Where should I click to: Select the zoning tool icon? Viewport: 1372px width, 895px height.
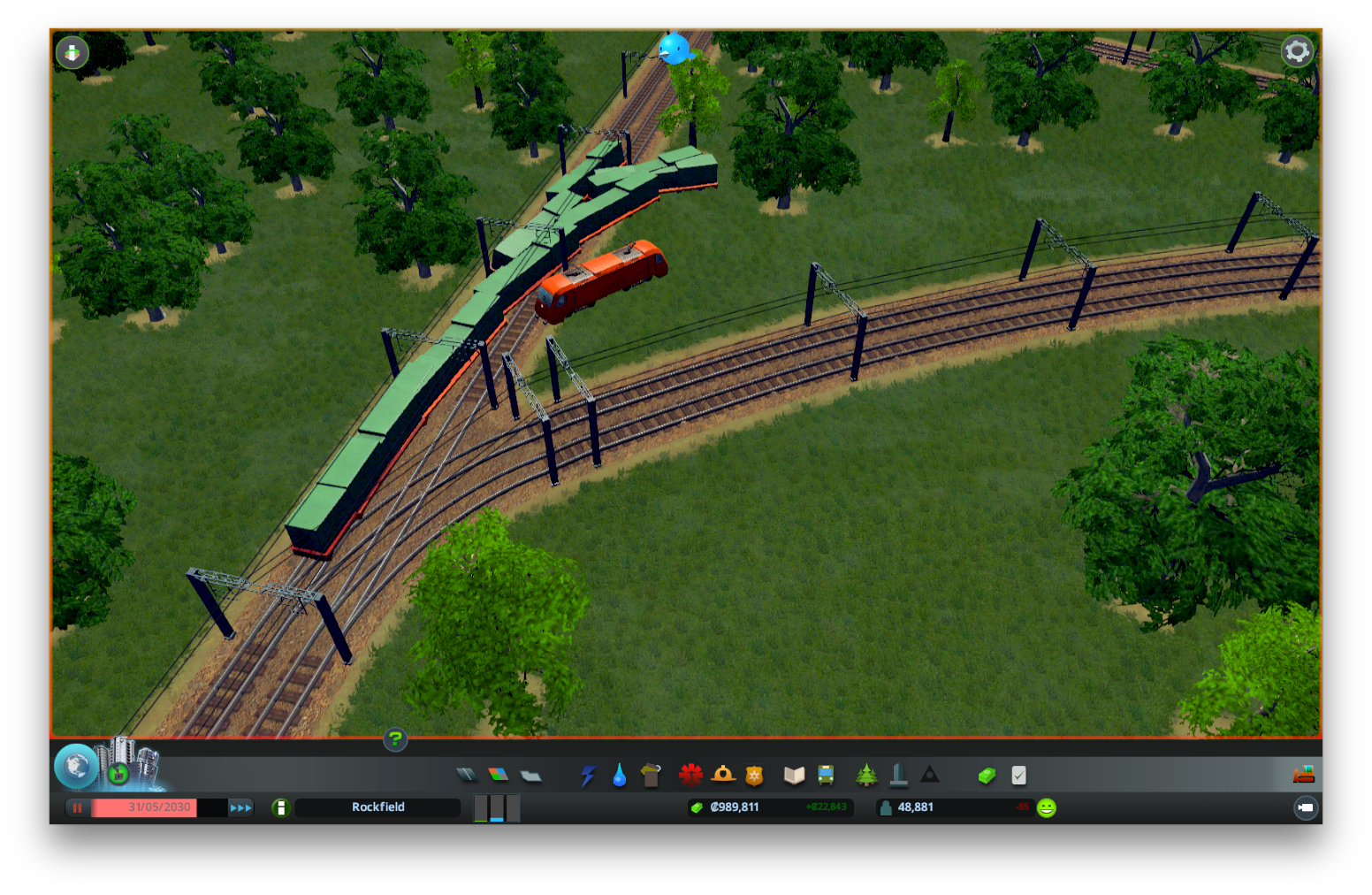click(499, 776)
